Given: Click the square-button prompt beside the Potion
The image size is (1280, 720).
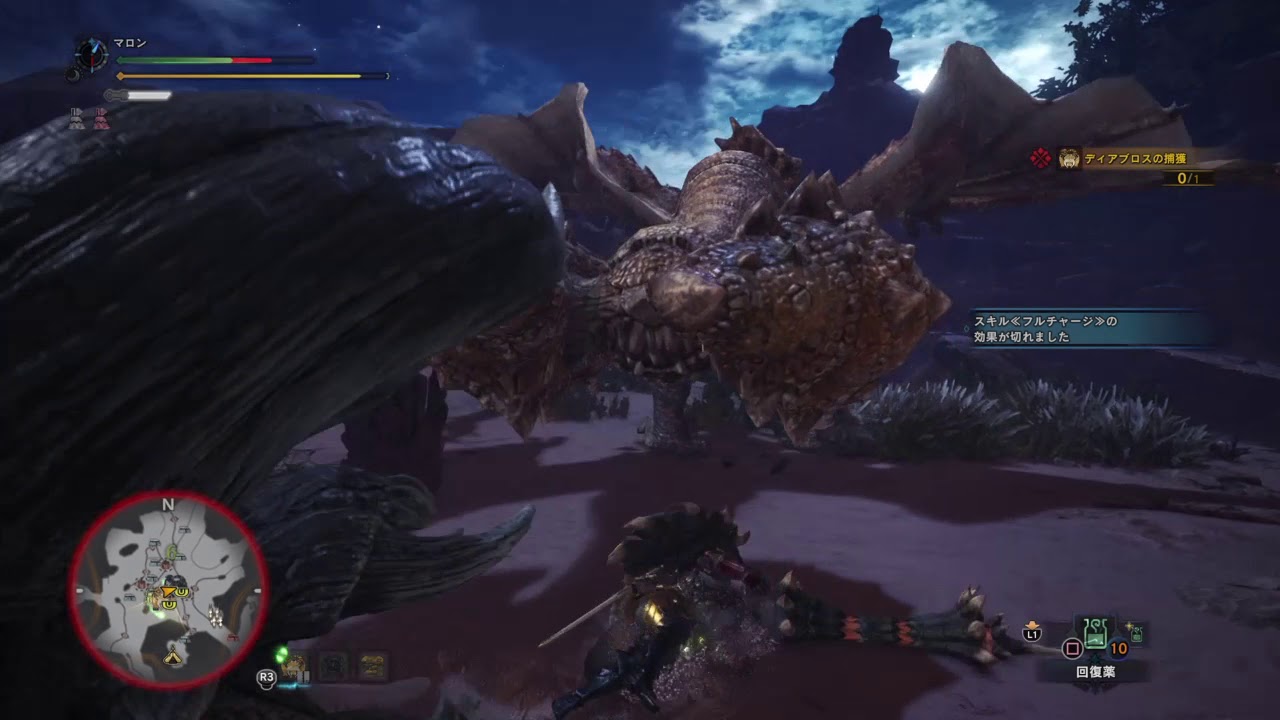Looking at the screenshot, I should pos(1072,649).
